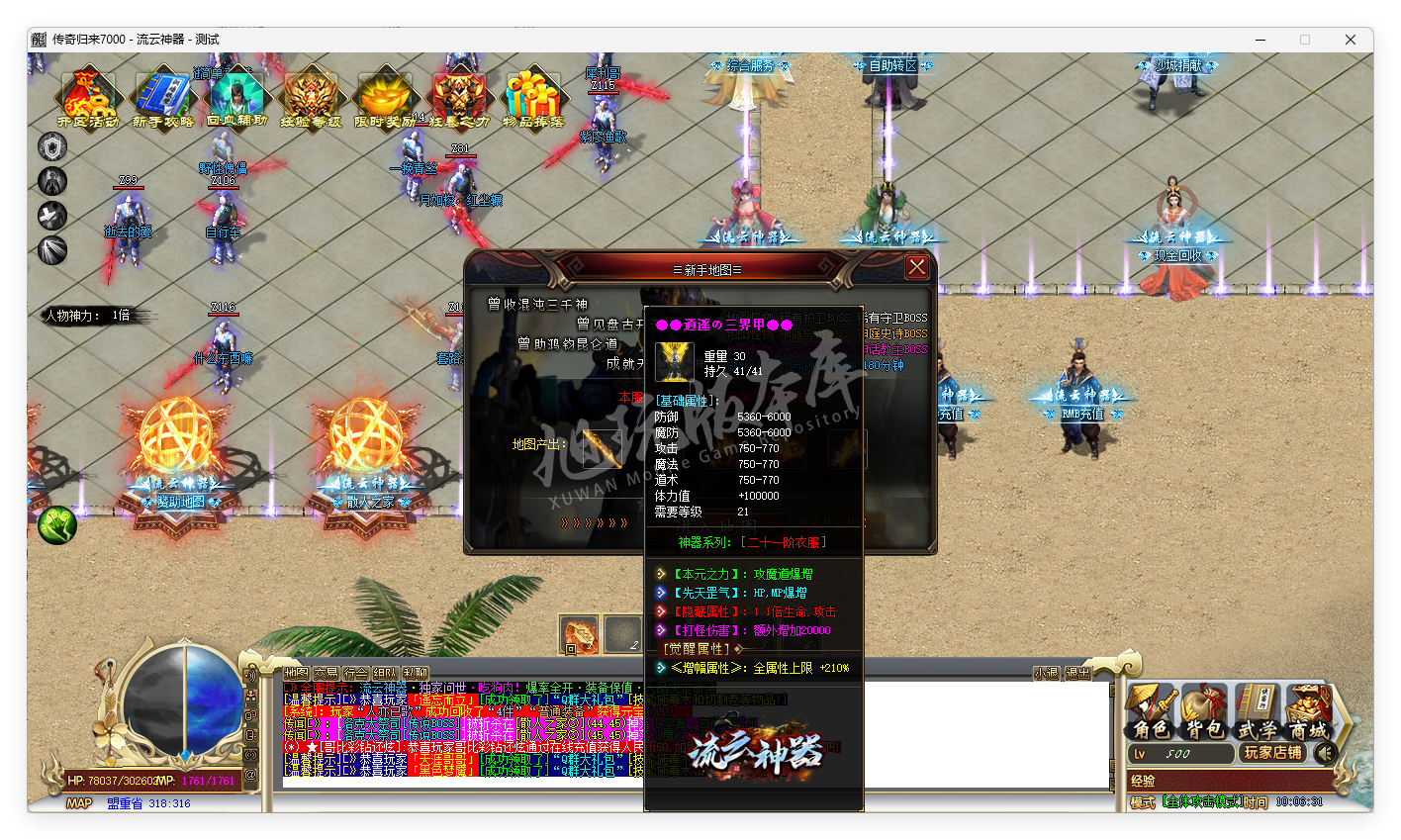The width and height of the screenshot is (1401, 840).
Task: Select the 回血辅助 healing assist icon
Action: pos(235,96)
